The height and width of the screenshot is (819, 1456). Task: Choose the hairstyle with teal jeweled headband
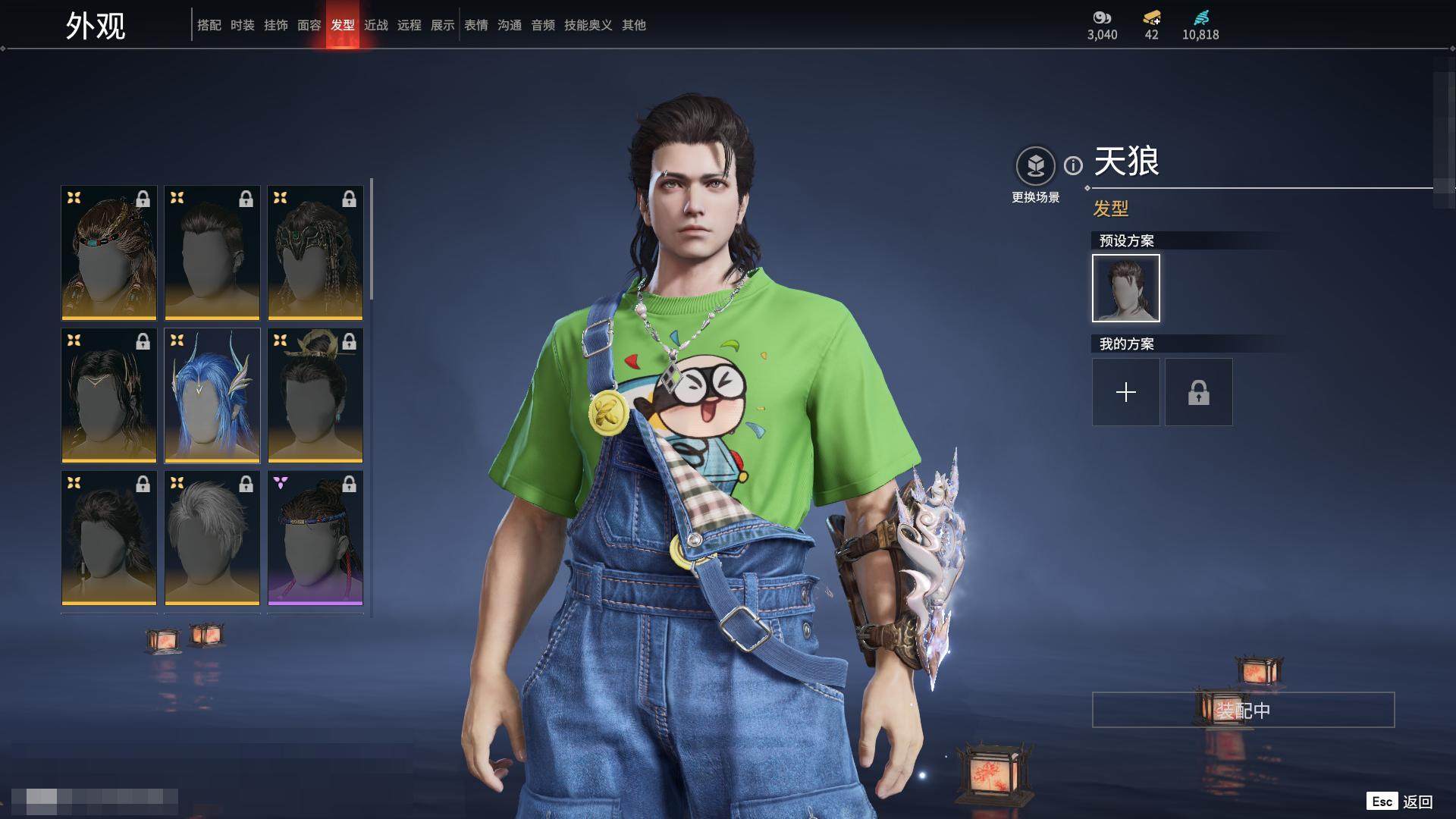coord(108,253)
